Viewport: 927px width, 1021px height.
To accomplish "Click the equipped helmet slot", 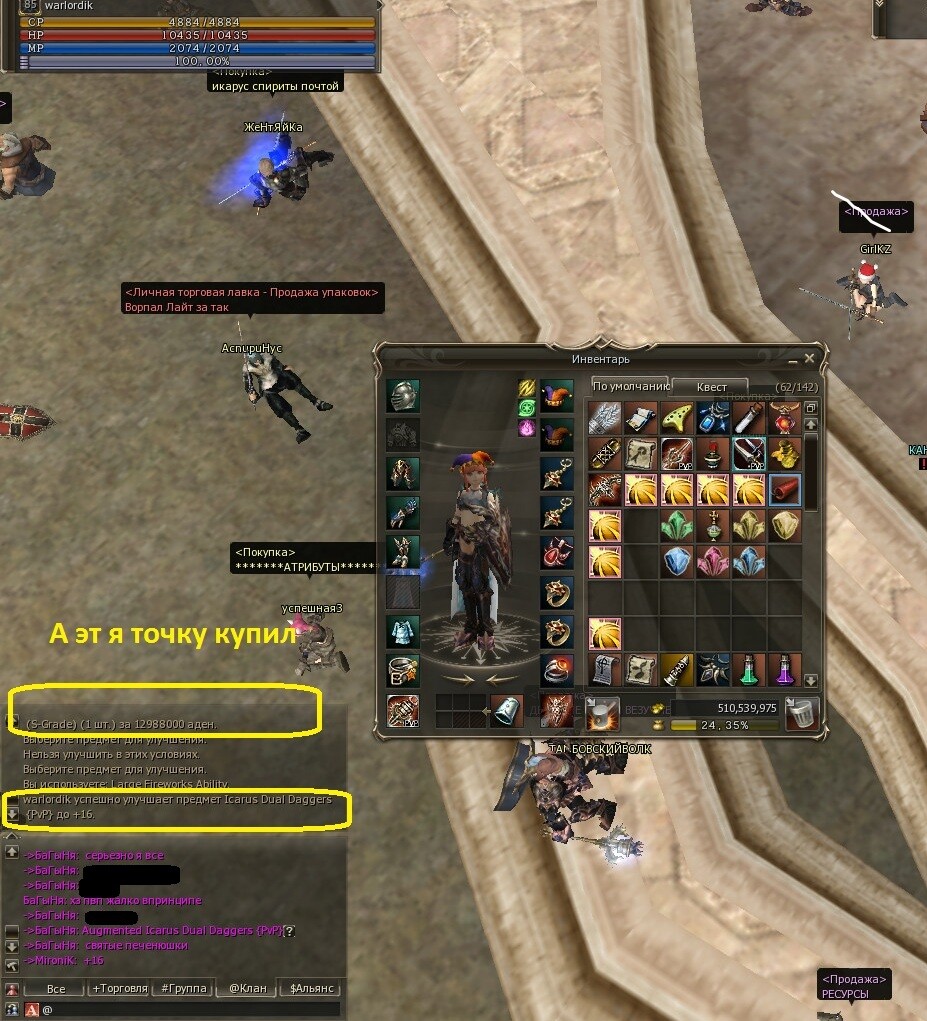I will click(x=403, y=396).
